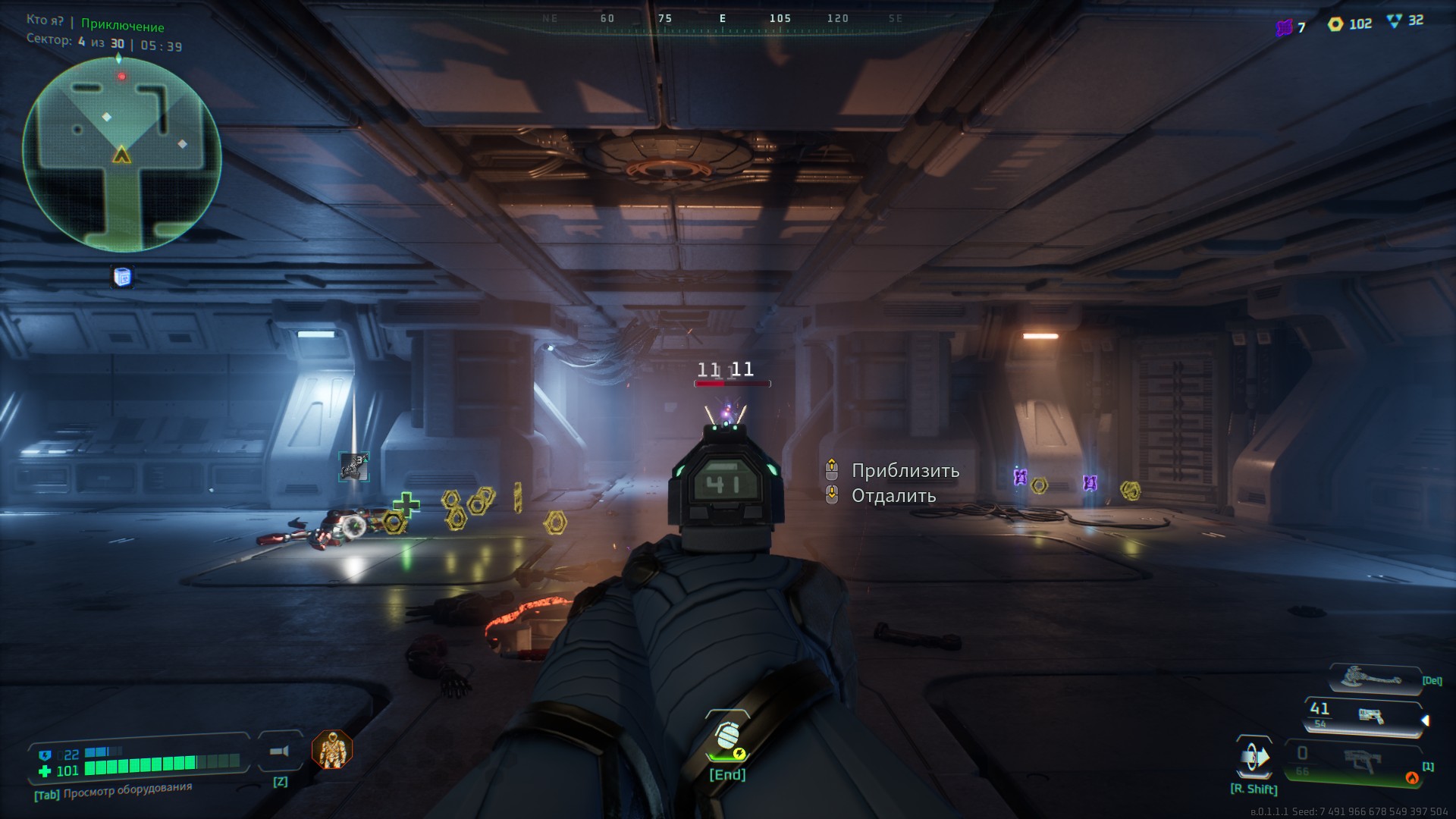This screenshot has width=1456, height=819.
Task: Select the pistol weapon slot
Action: 1363,715
